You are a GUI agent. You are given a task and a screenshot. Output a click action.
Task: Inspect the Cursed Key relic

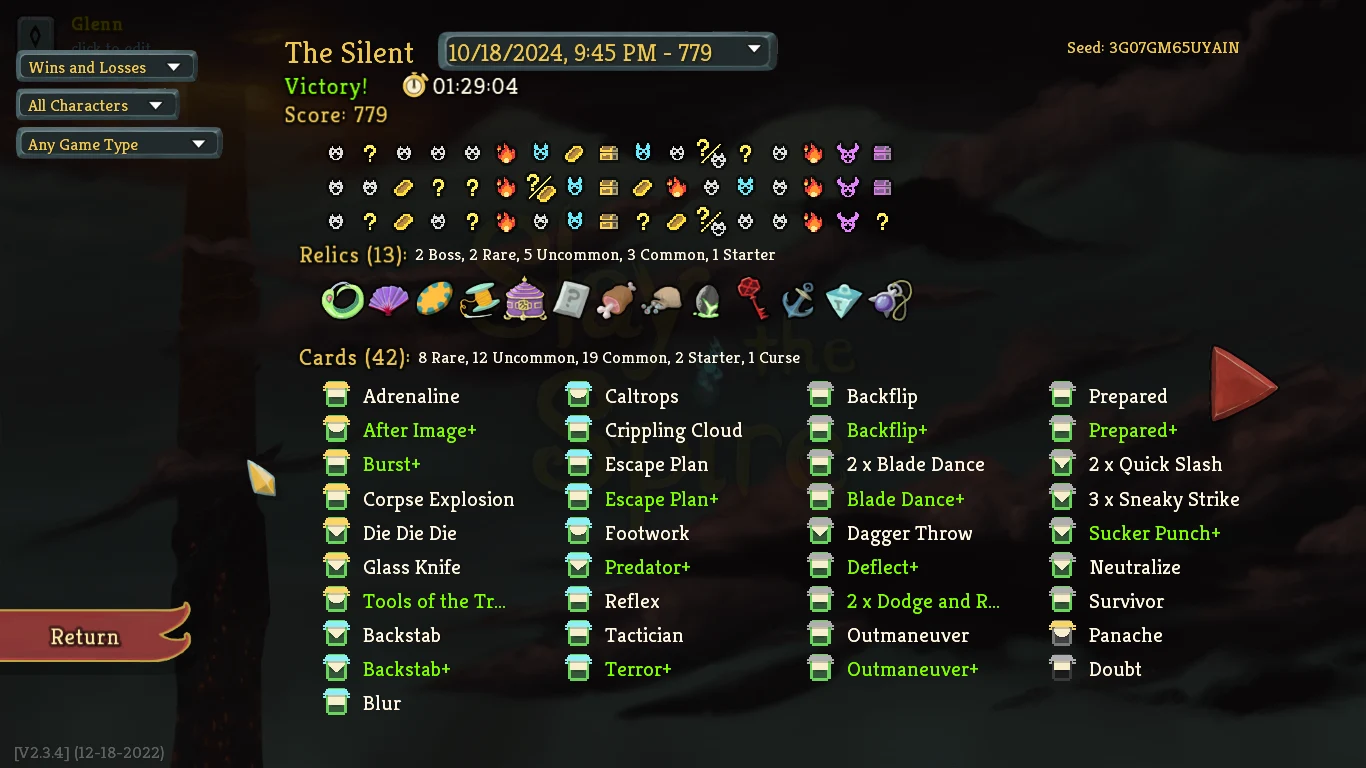coord(753,299)
